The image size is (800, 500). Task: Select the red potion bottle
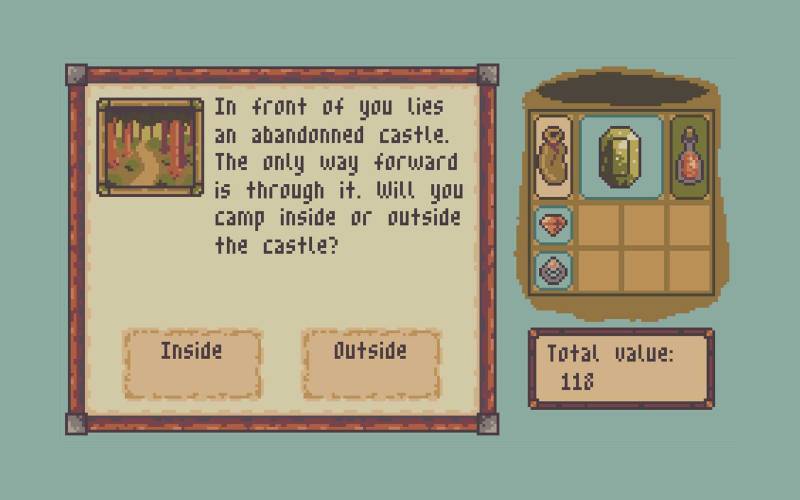pyautogui.click(x=690, y=156)
